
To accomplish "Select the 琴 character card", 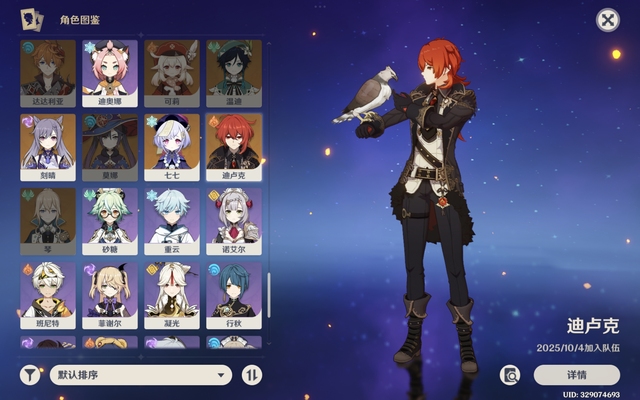I will 48,220.
